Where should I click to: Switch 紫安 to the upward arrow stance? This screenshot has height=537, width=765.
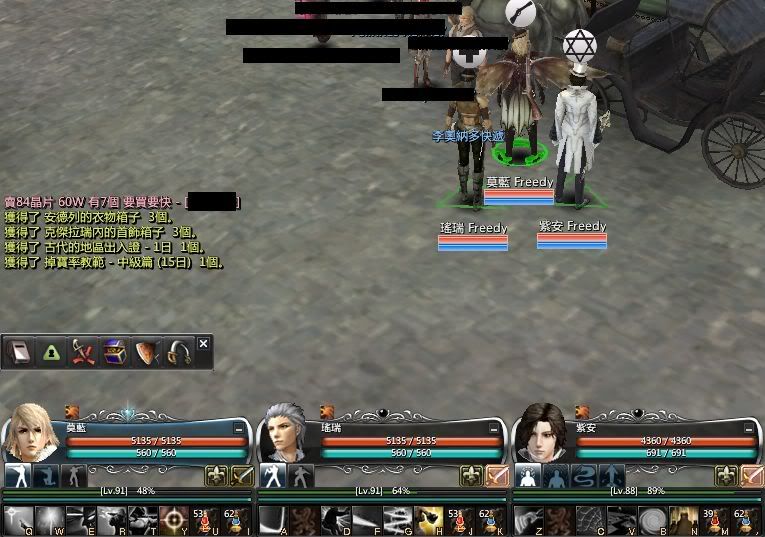[x=613, y=476]
